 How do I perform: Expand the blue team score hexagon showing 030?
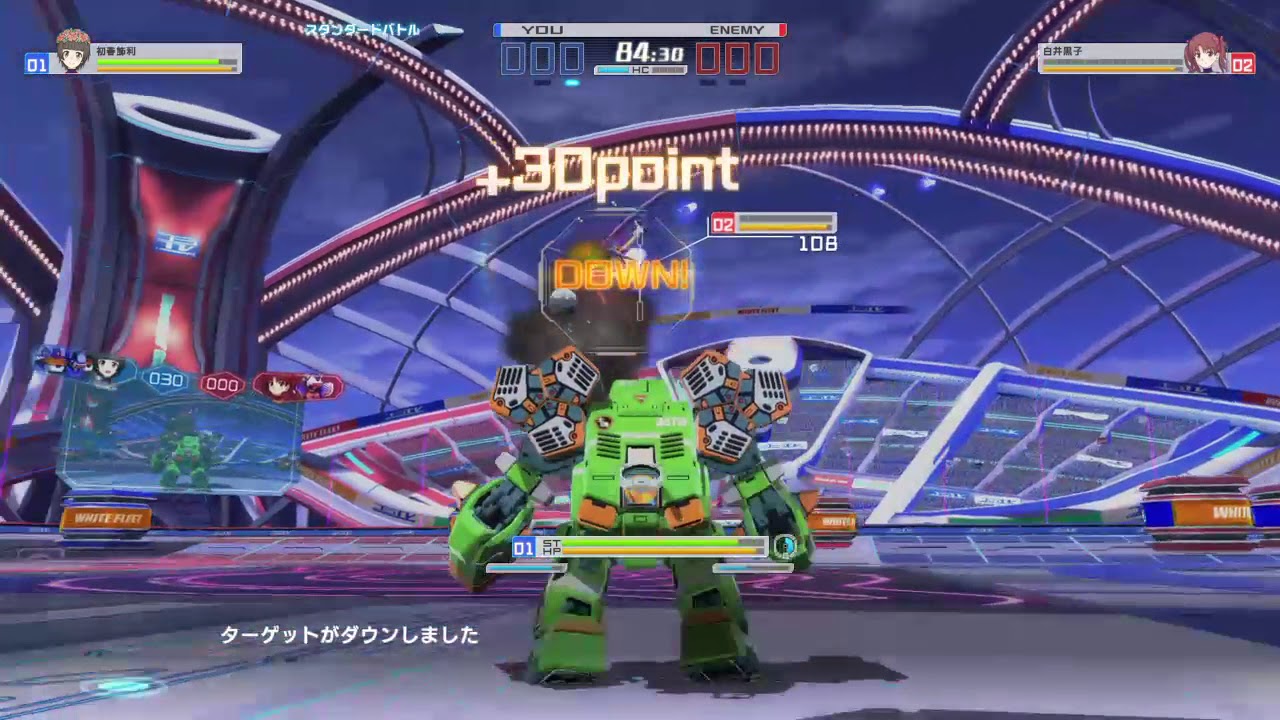click(165, 378)
